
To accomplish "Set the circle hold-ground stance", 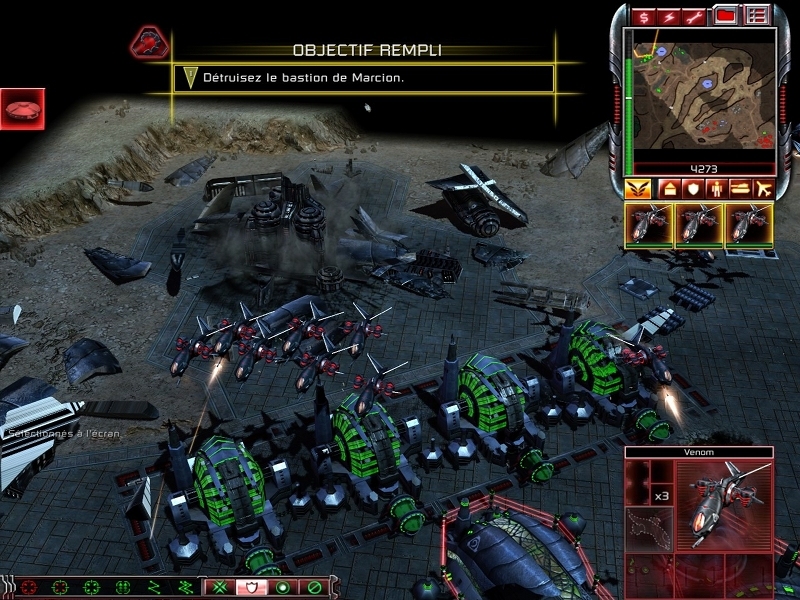I will [x=283, y=586].
